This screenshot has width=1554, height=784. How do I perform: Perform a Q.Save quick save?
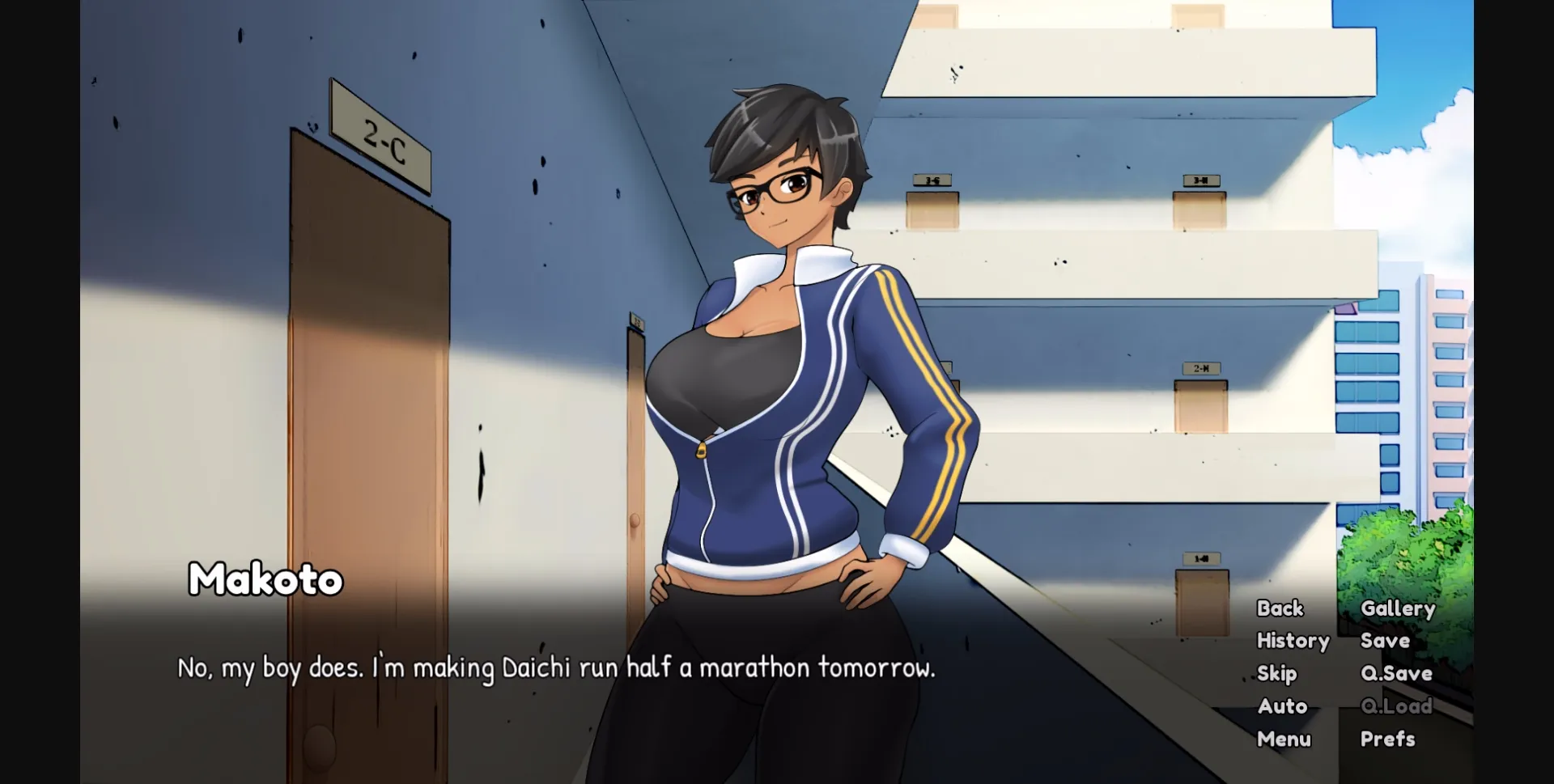[x=1395, y=673]
